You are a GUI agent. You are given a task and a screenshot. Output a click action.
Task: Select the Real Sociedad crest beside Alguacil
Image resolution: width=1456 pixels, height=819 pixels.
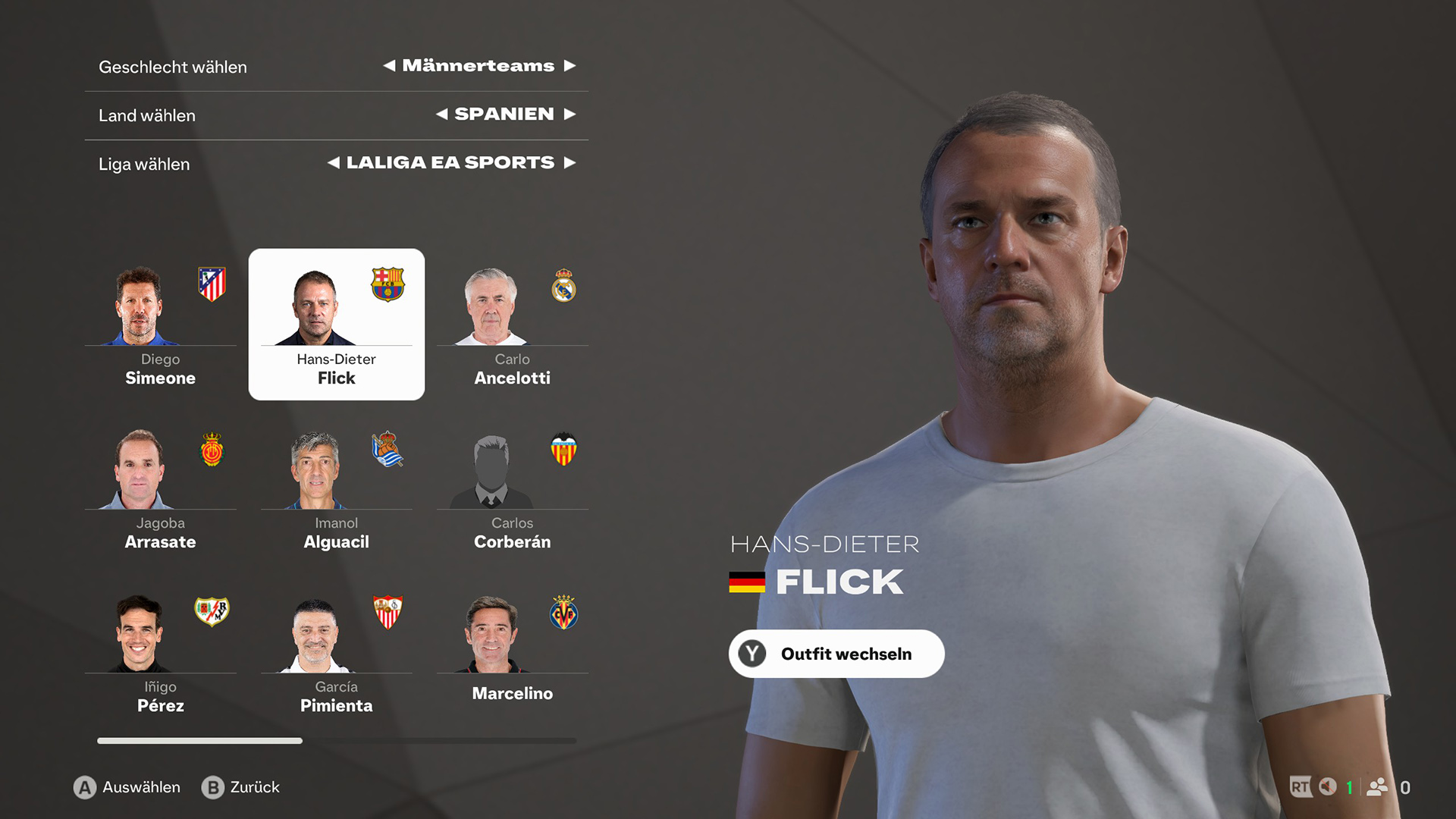[x=388, y=450]
